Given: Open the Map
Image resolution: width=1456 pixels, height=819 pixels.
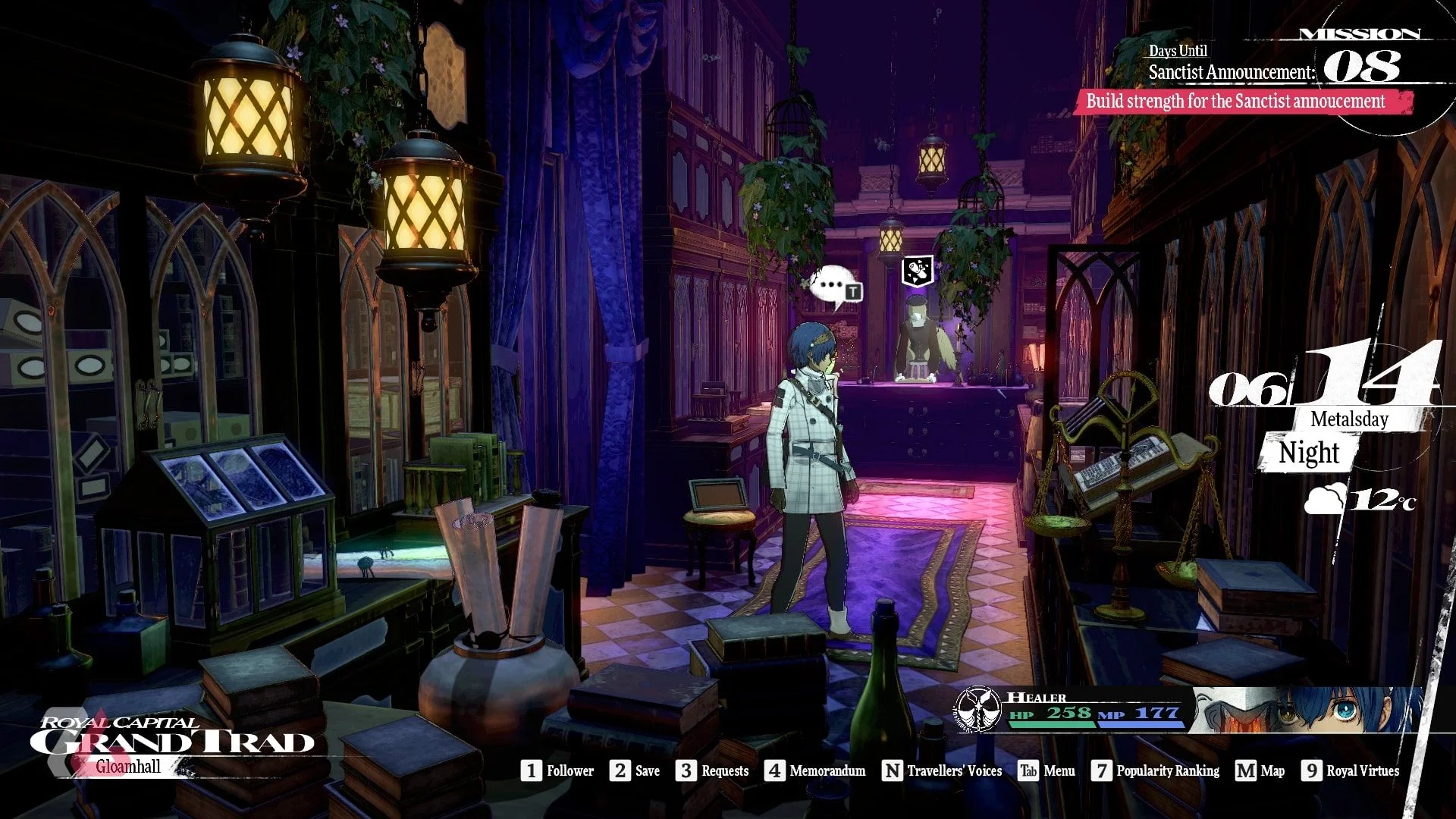Looking at the screenshot, I should click(x=1260, y=770).
